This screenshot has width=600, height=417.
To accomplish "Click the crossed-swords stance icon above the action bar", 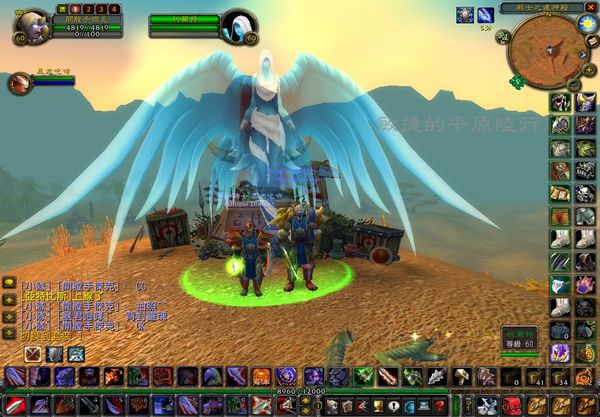I will click(x=32, y=353).
